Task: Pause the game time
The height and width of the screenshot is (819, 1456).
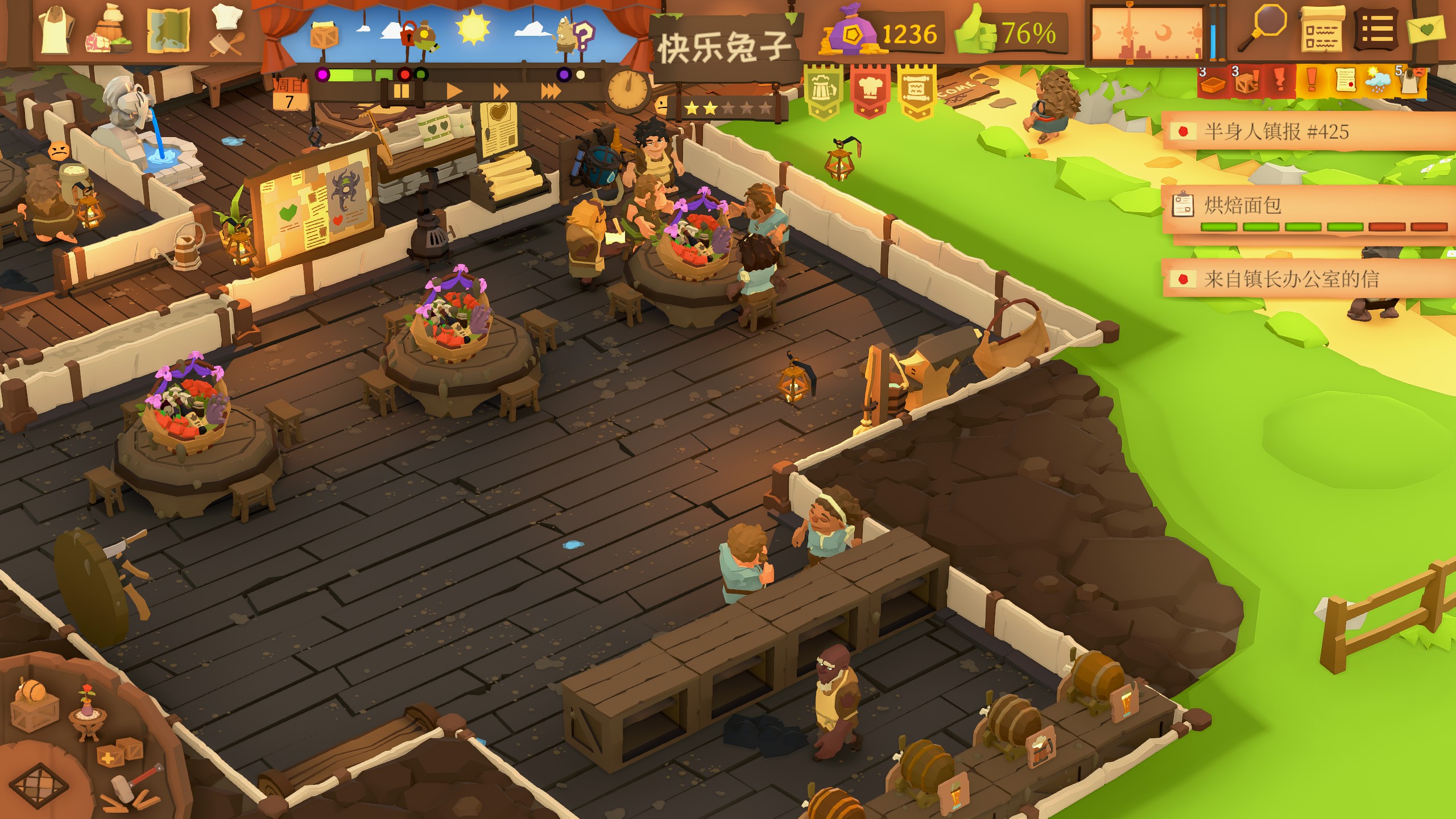Action: (x=401, y=91)
